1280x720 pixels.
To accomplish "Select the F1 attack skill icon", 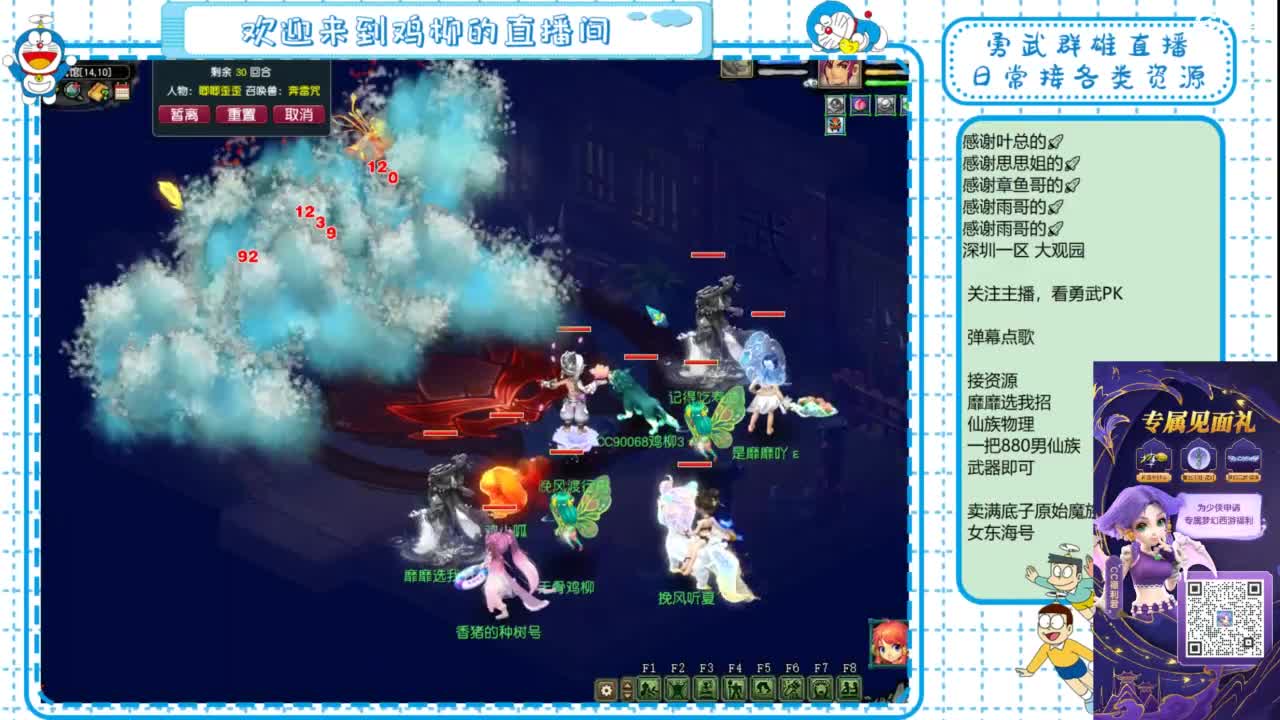I will point(649,689).
